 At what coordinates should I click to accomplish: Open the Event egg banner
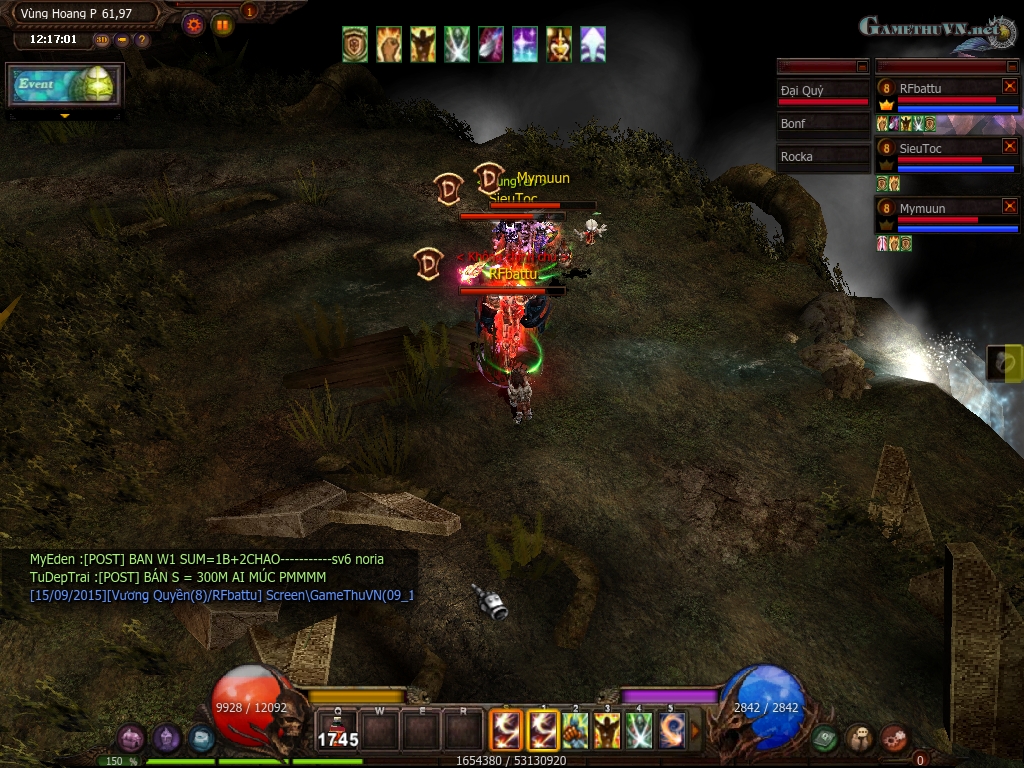(66, 86)
